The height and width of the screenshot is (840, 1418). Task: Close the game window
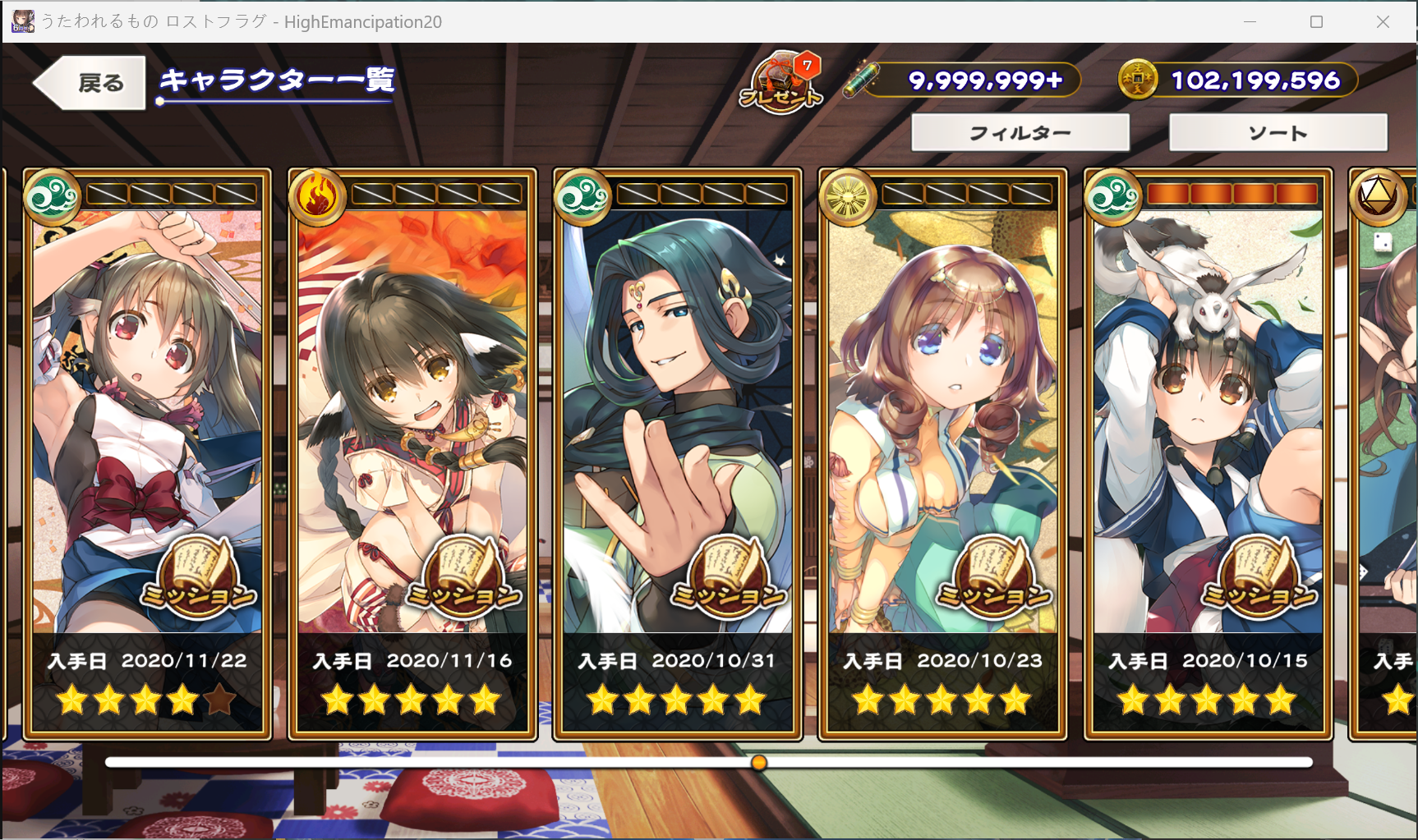click(1383, 22)
